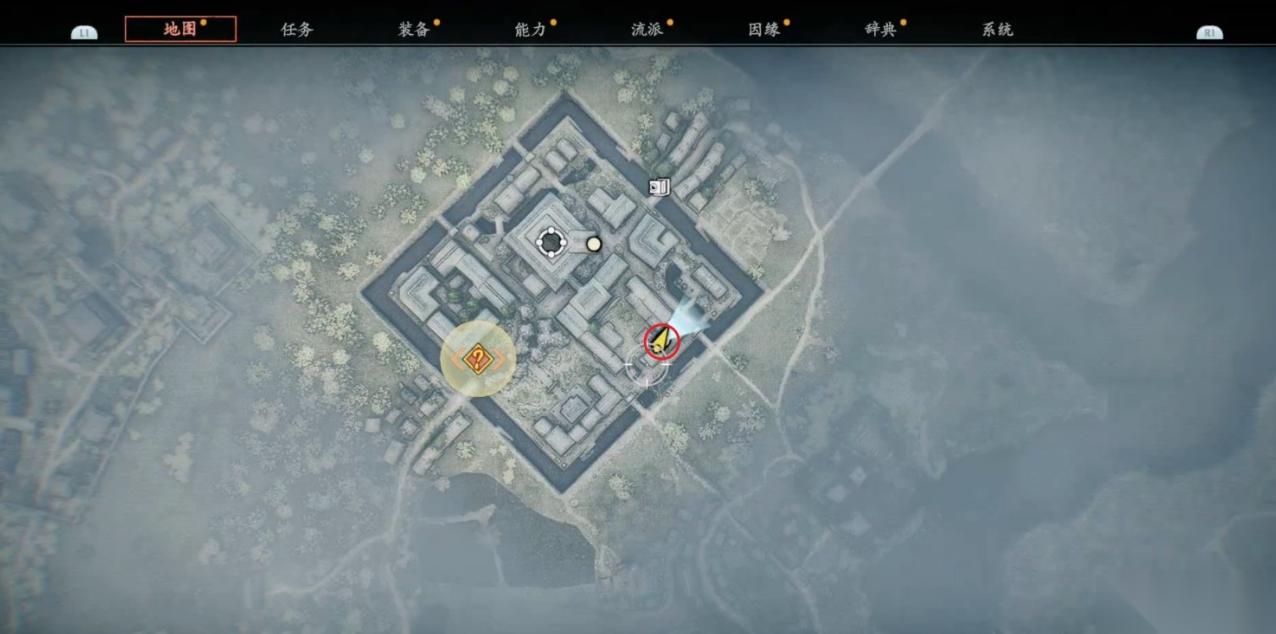Select the black ring marker in the keep

pos(550,241)
